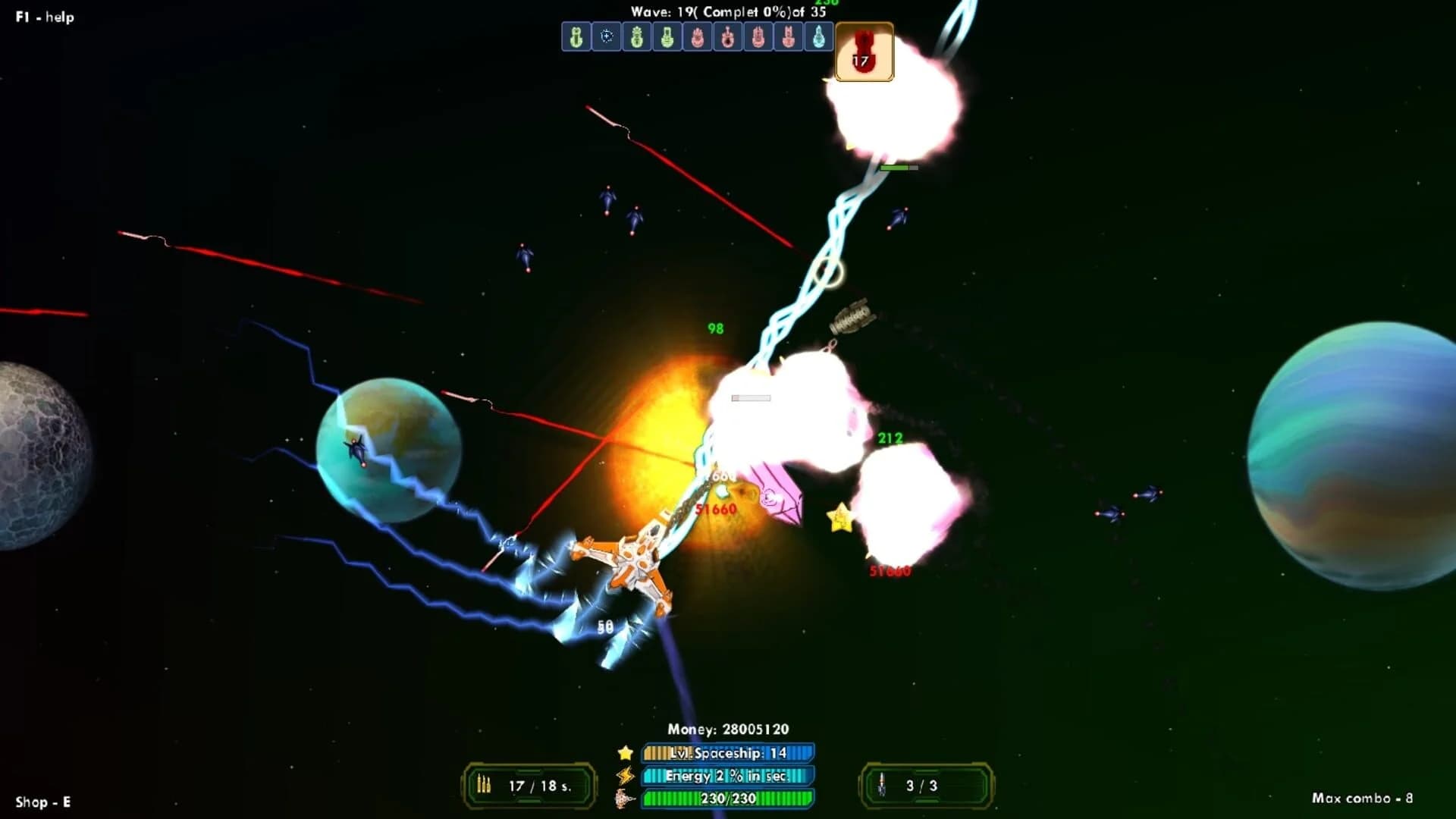Click the rocket icon beside the 3/3 counter
1456x819 pixels.
(884, 786)
